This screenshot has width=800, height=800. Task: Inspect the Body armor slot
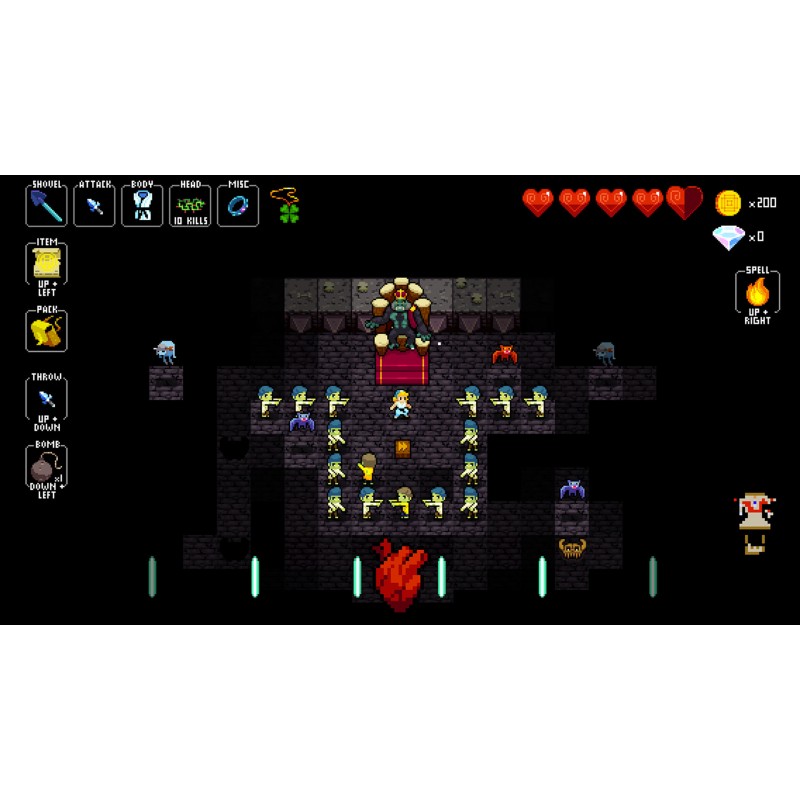click(x=142, y=206)
